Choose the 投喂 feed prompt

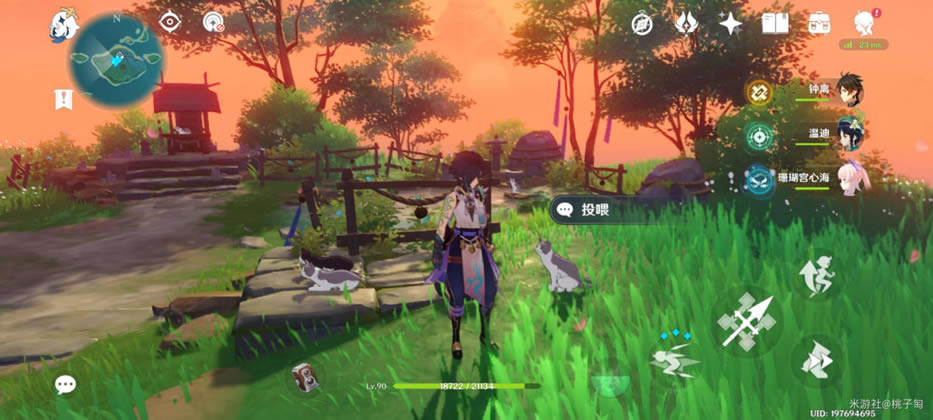[596, 209]
